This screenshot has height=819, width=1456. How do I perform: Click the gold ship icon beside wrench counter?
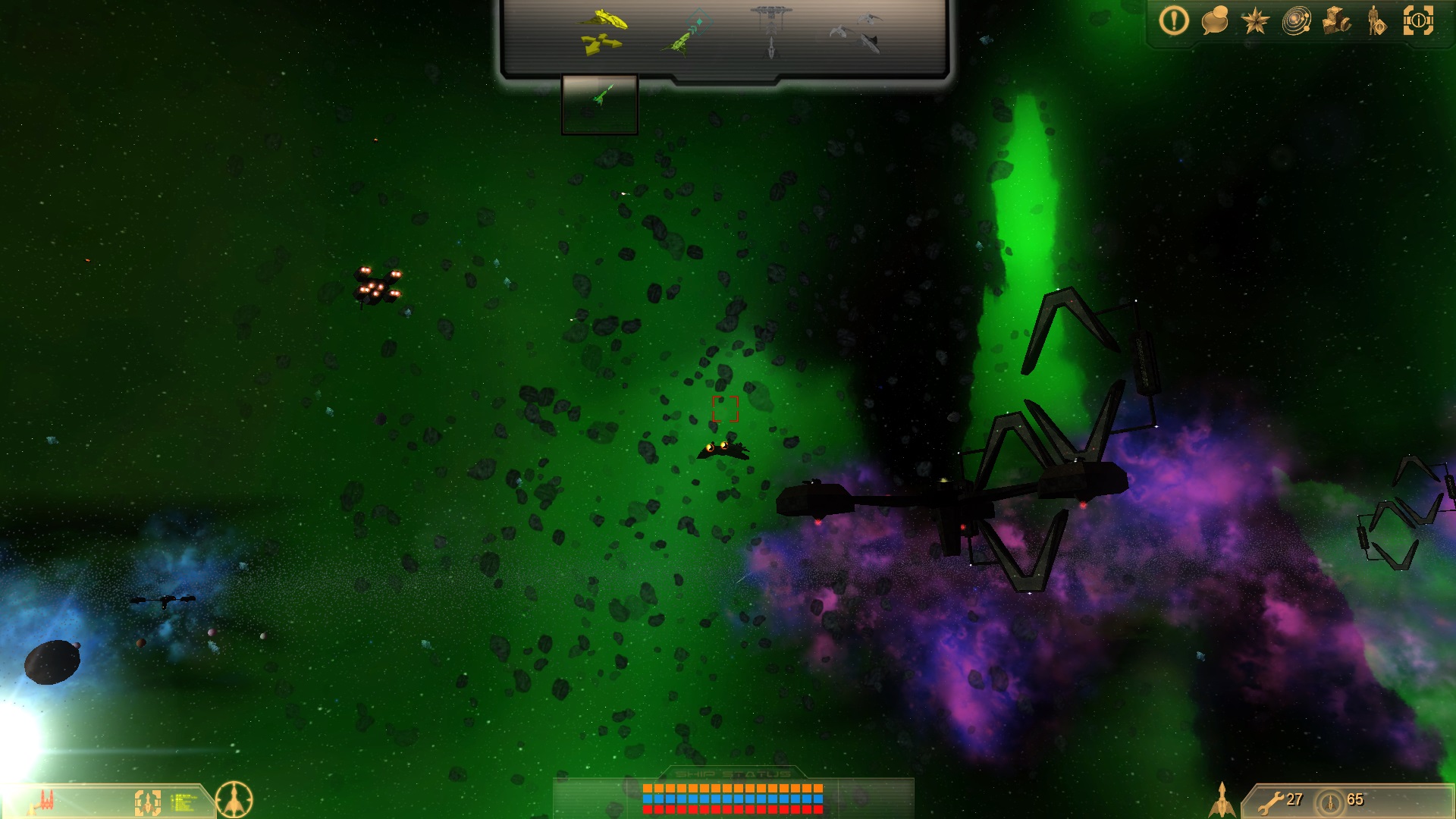click(1222, 799)
